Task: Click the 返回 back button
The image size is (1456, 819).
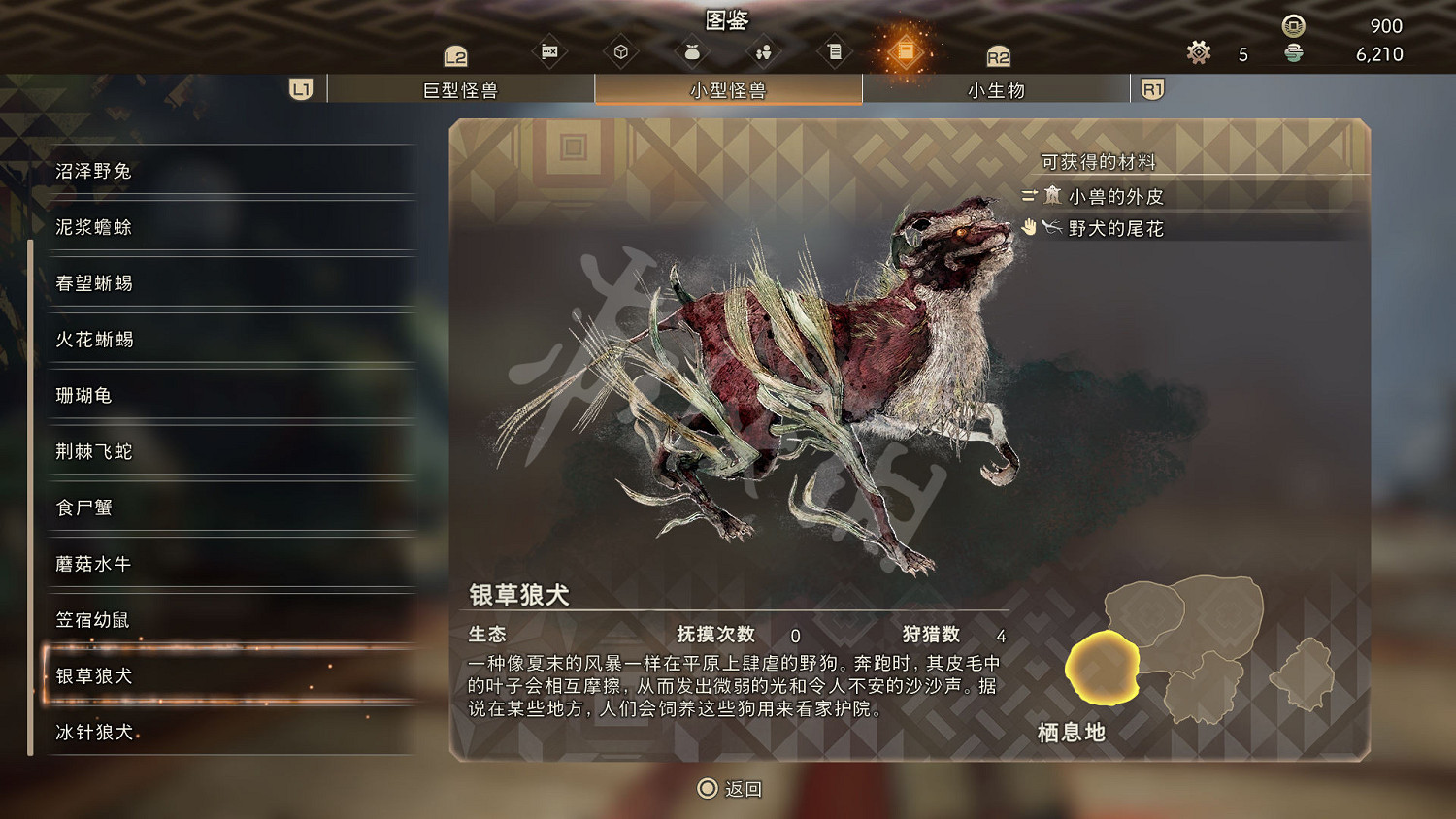Action: point(728,789)
